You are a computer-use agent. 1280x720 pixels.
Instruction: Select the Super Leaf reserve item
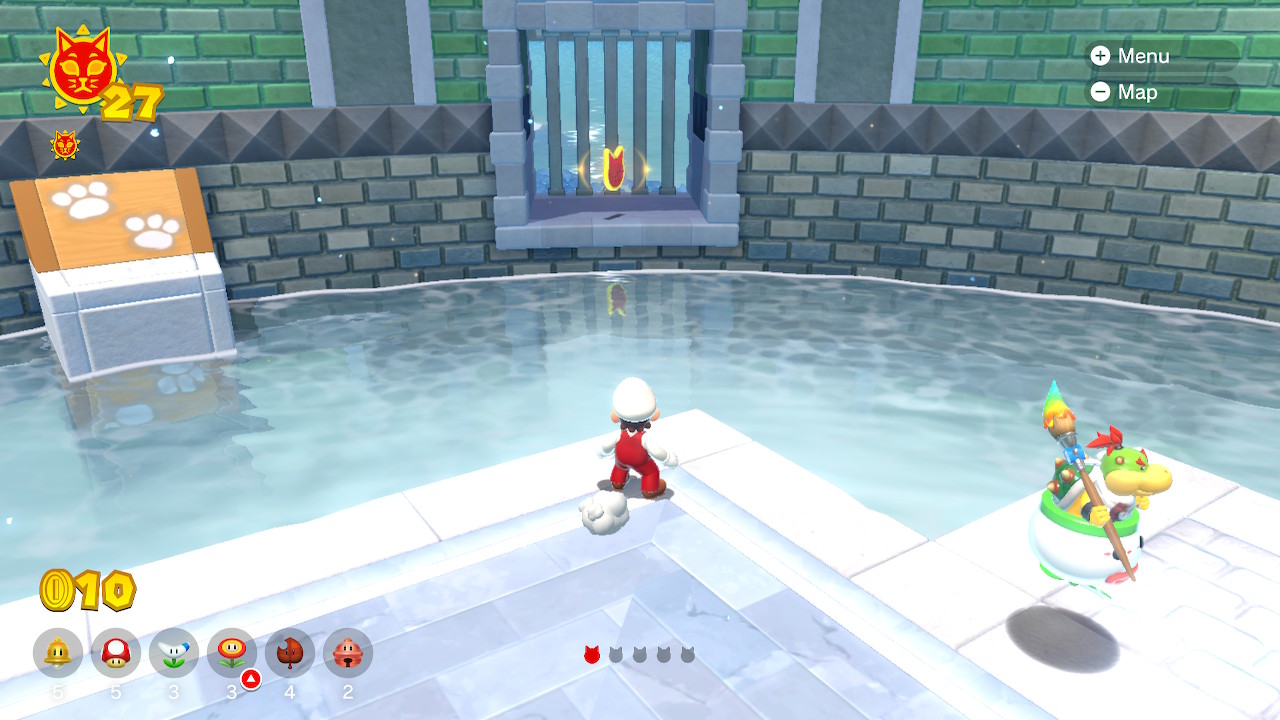[290, 653]
